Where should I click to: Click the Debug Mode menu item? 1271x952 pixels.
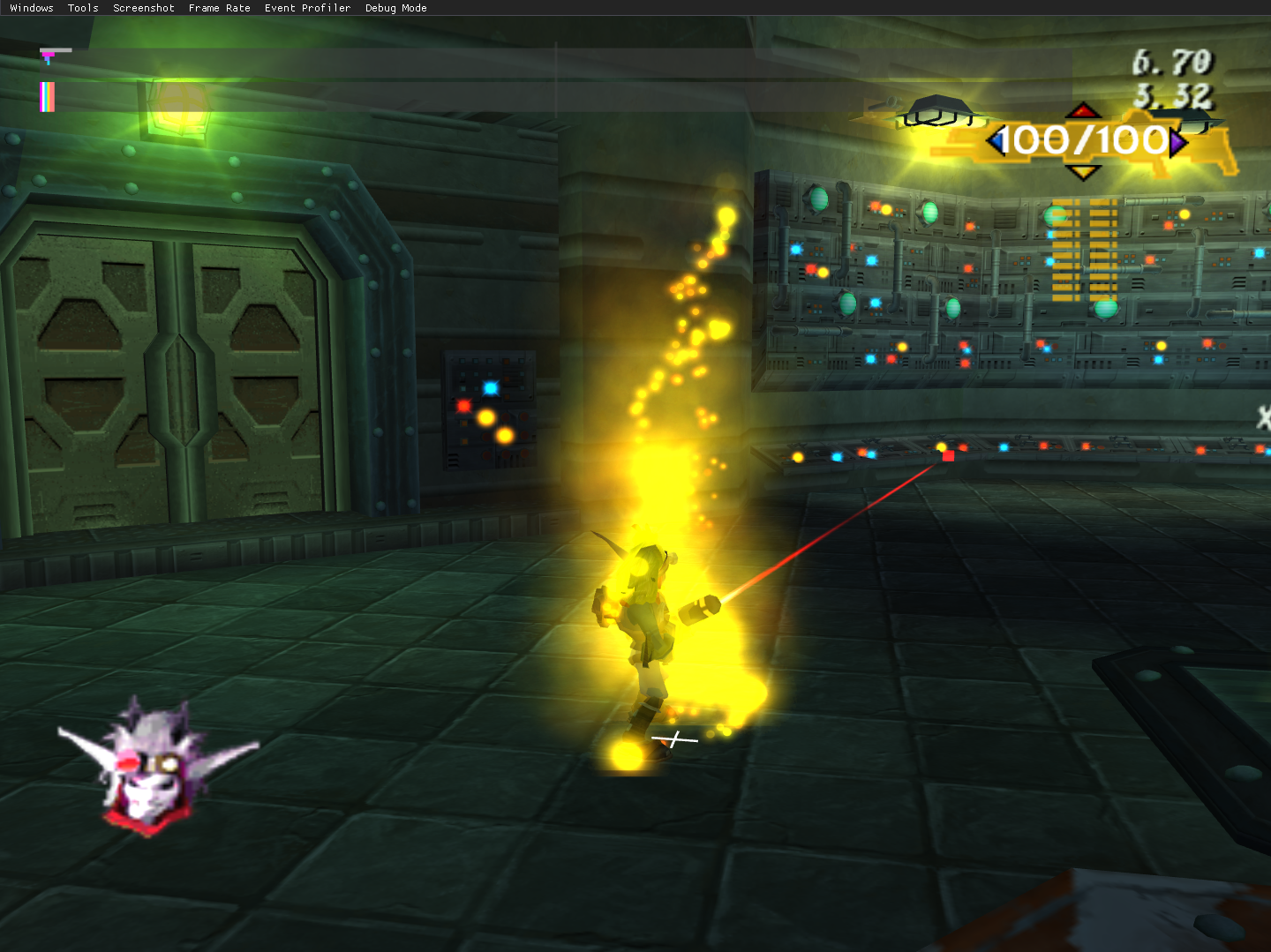click(x=395, y=8)
